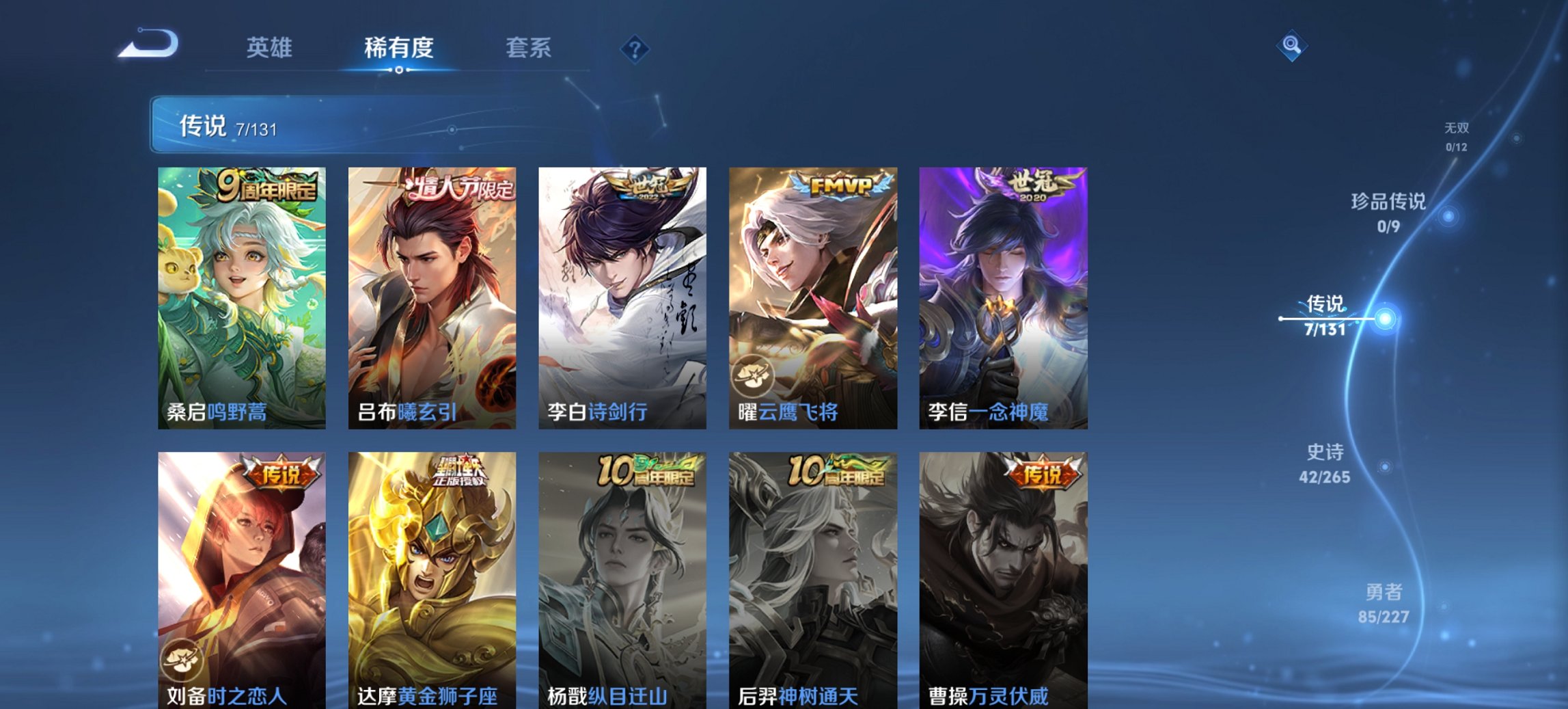
Task: Open the help question mark icon
Action: tap(635, 48)
